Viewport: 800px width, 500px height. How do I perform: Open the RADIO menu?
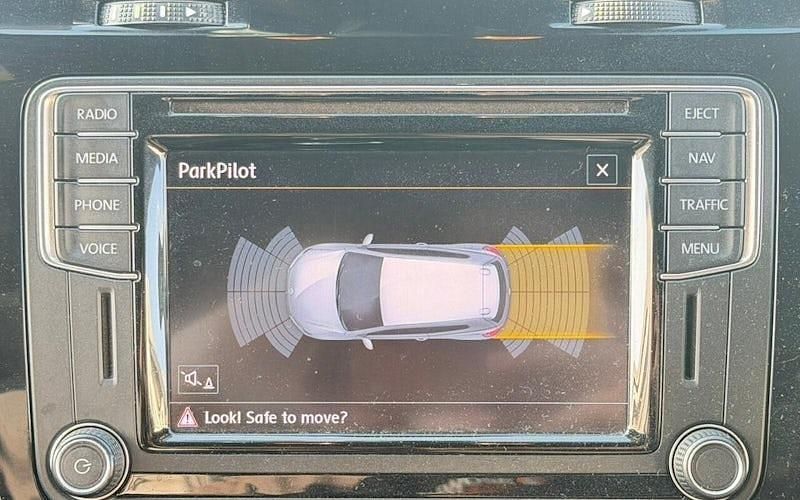point(96,114)
